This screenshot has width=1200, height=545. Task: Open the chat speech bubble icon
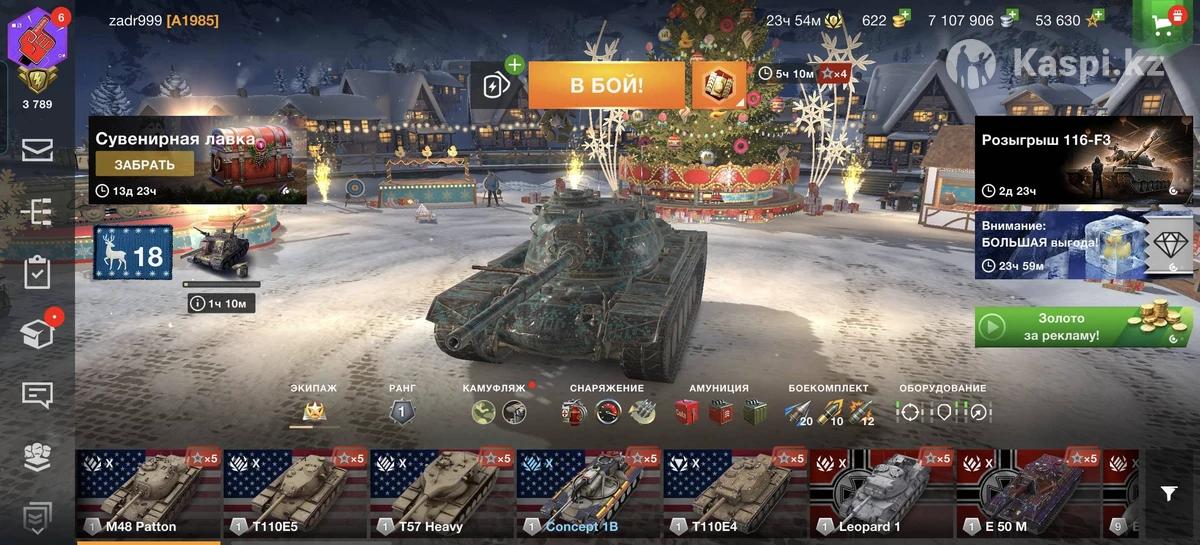(x=37, y=394)
